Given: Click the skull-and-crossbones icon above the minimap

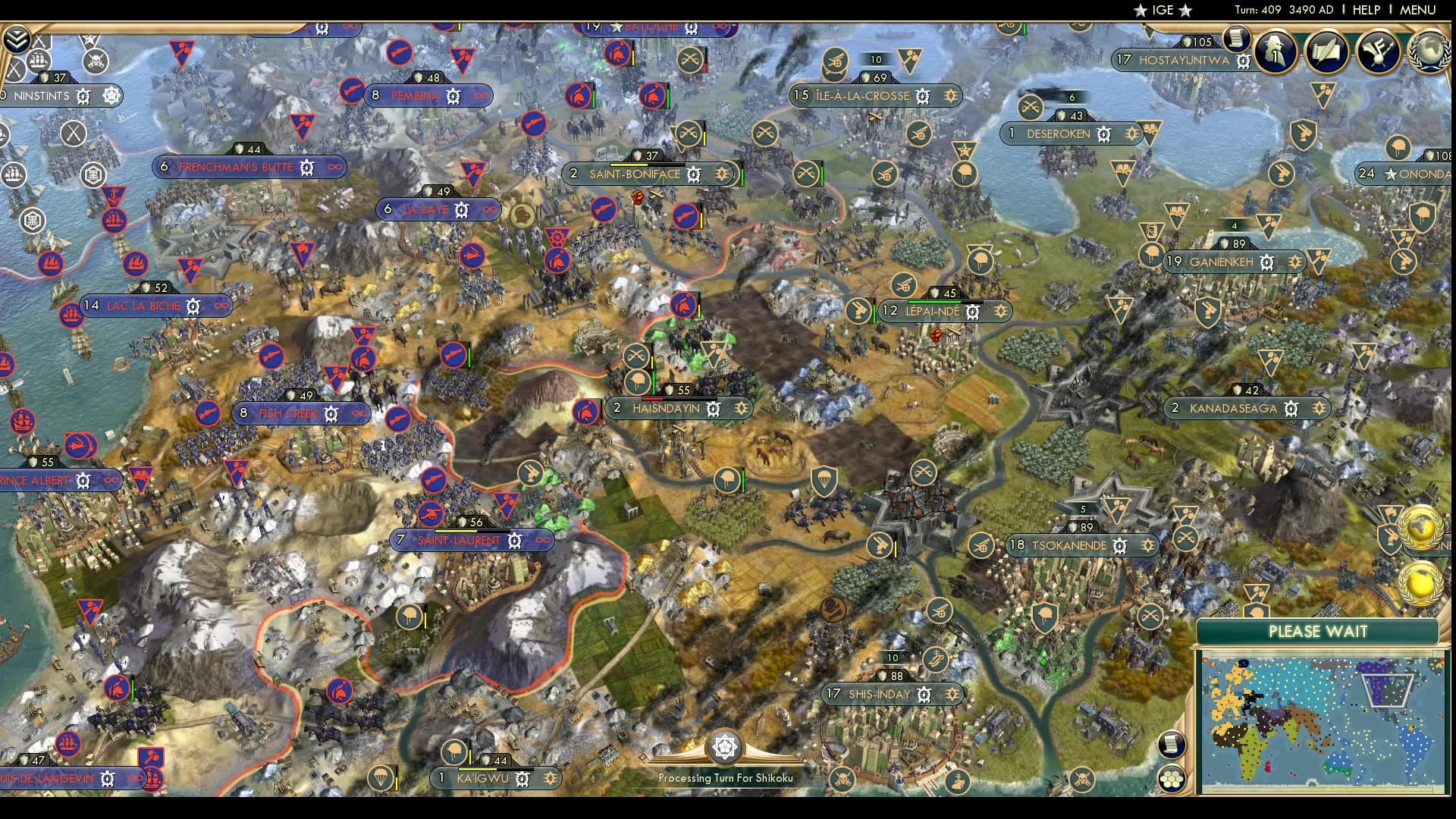Looking at the screenshot, I should [1083, 779].
